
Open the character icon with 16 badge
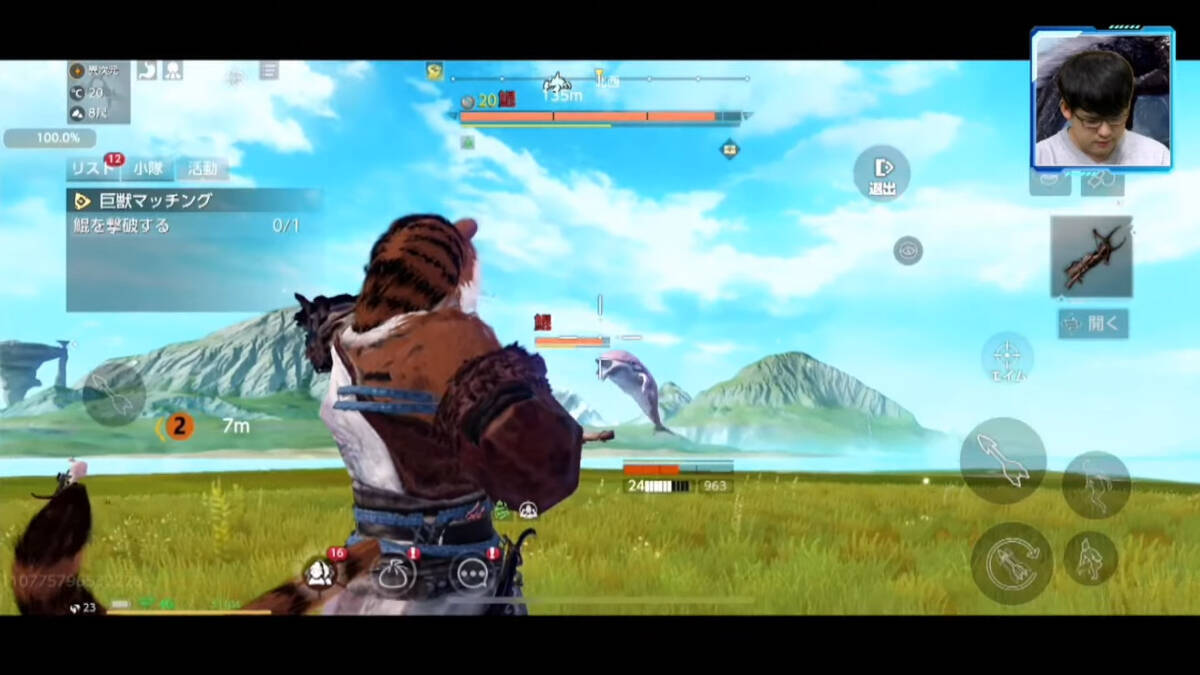(x=320, y=572)
